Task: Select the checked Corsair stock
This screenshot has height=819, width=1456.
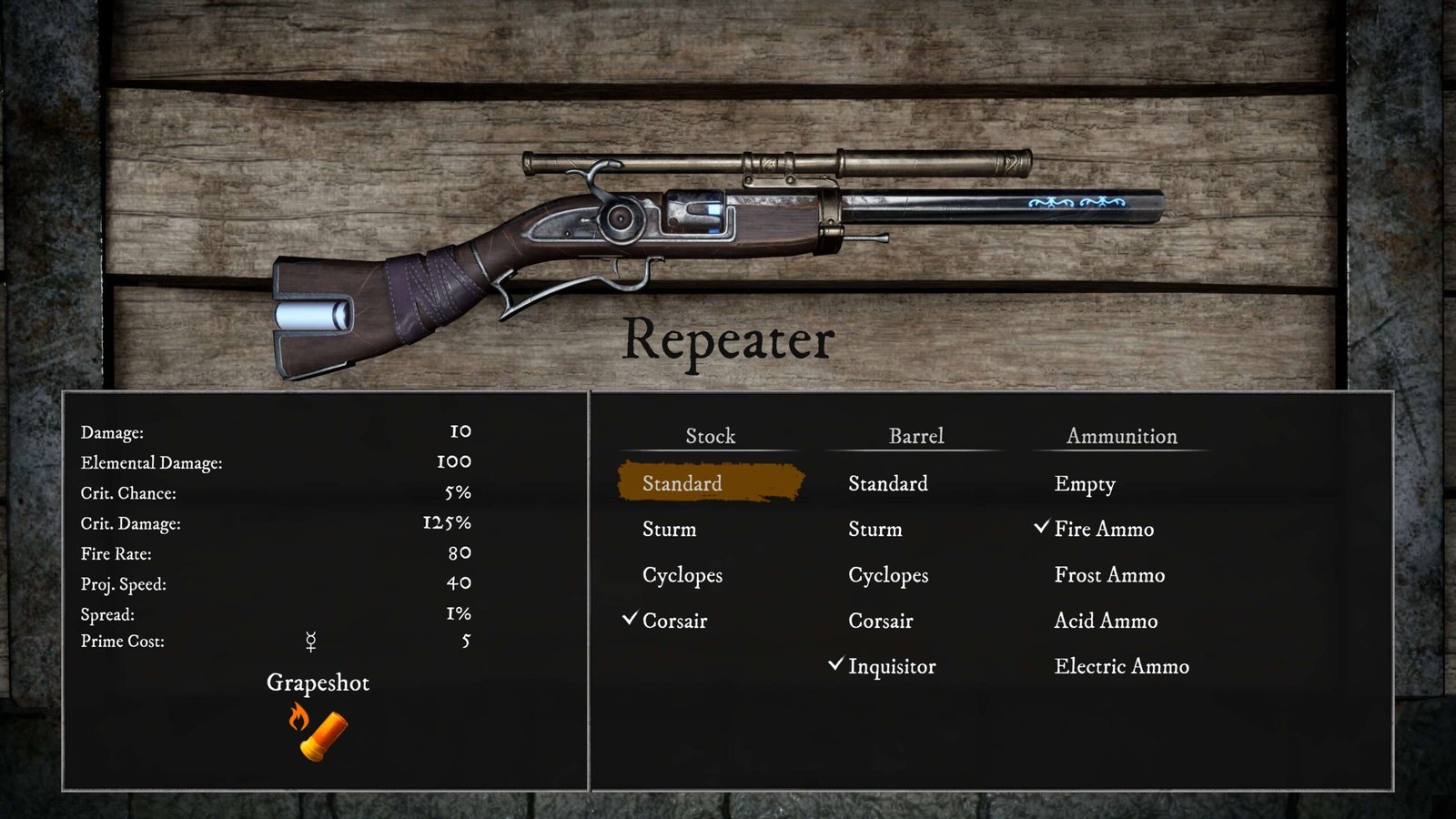Action: coord(674,621)
